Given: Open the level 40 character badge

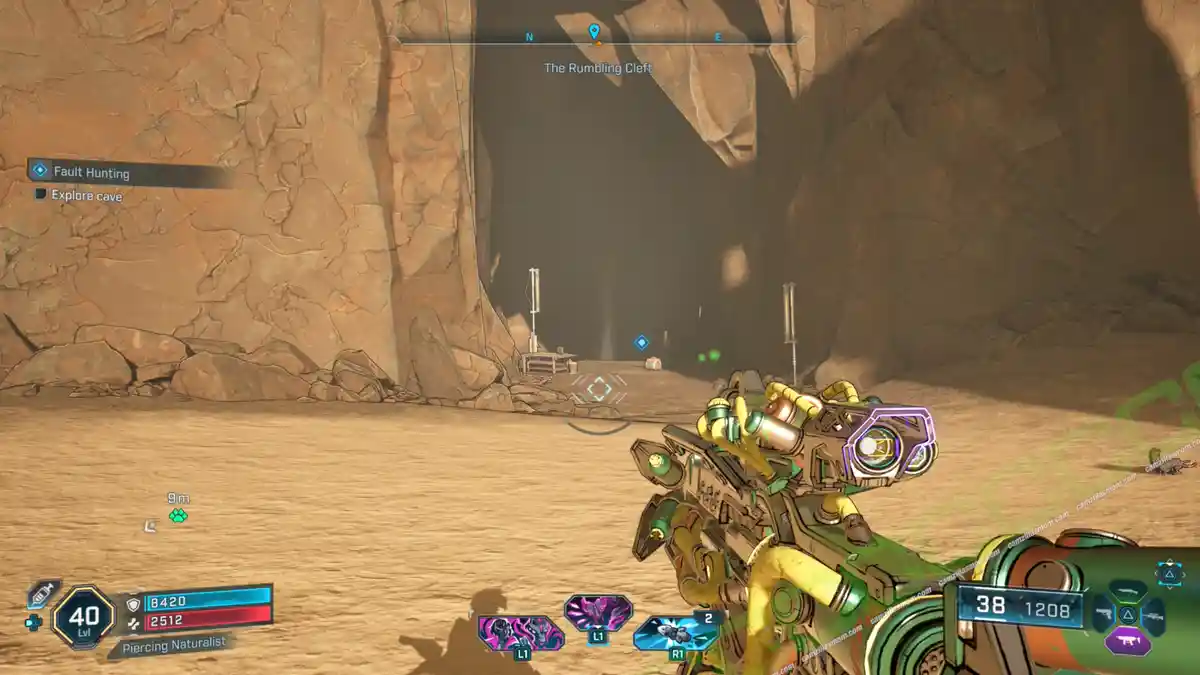Looking at the screenshot, I should 84,616.
